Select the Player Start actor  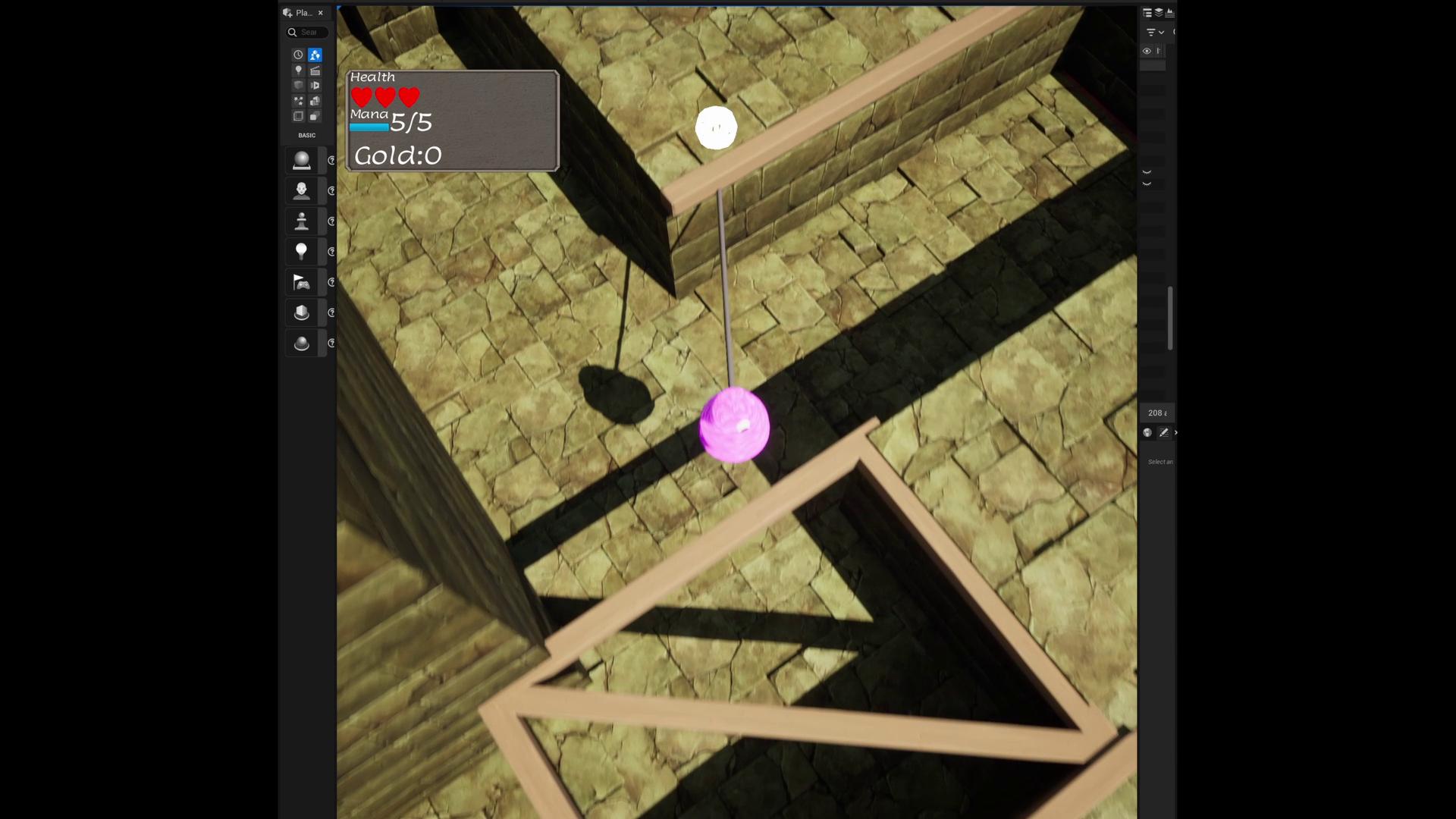302,281
